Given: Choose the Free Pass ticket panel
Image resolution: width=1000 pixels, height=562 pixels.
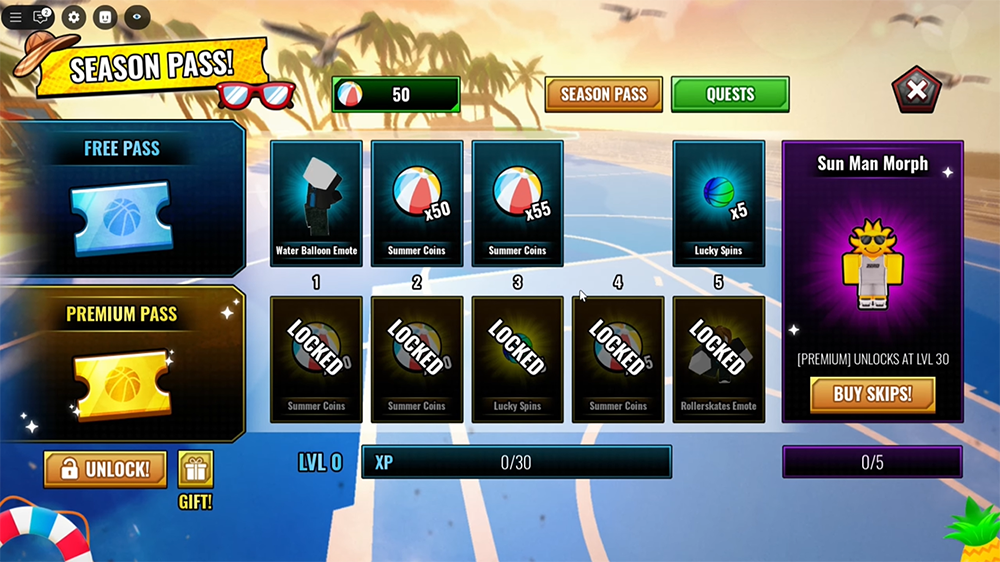Looking at the screenshot, I should tap(122, 199).
